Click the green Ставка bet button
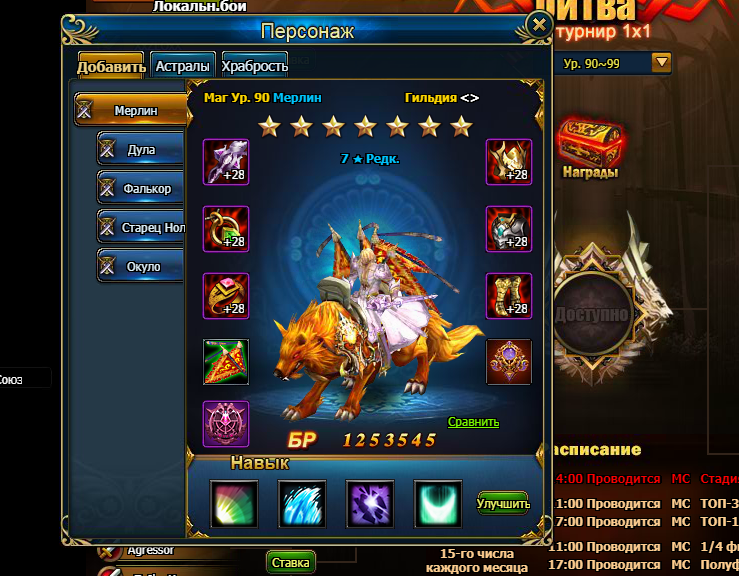This screenshot has height=576, width=739. [290, 563]
